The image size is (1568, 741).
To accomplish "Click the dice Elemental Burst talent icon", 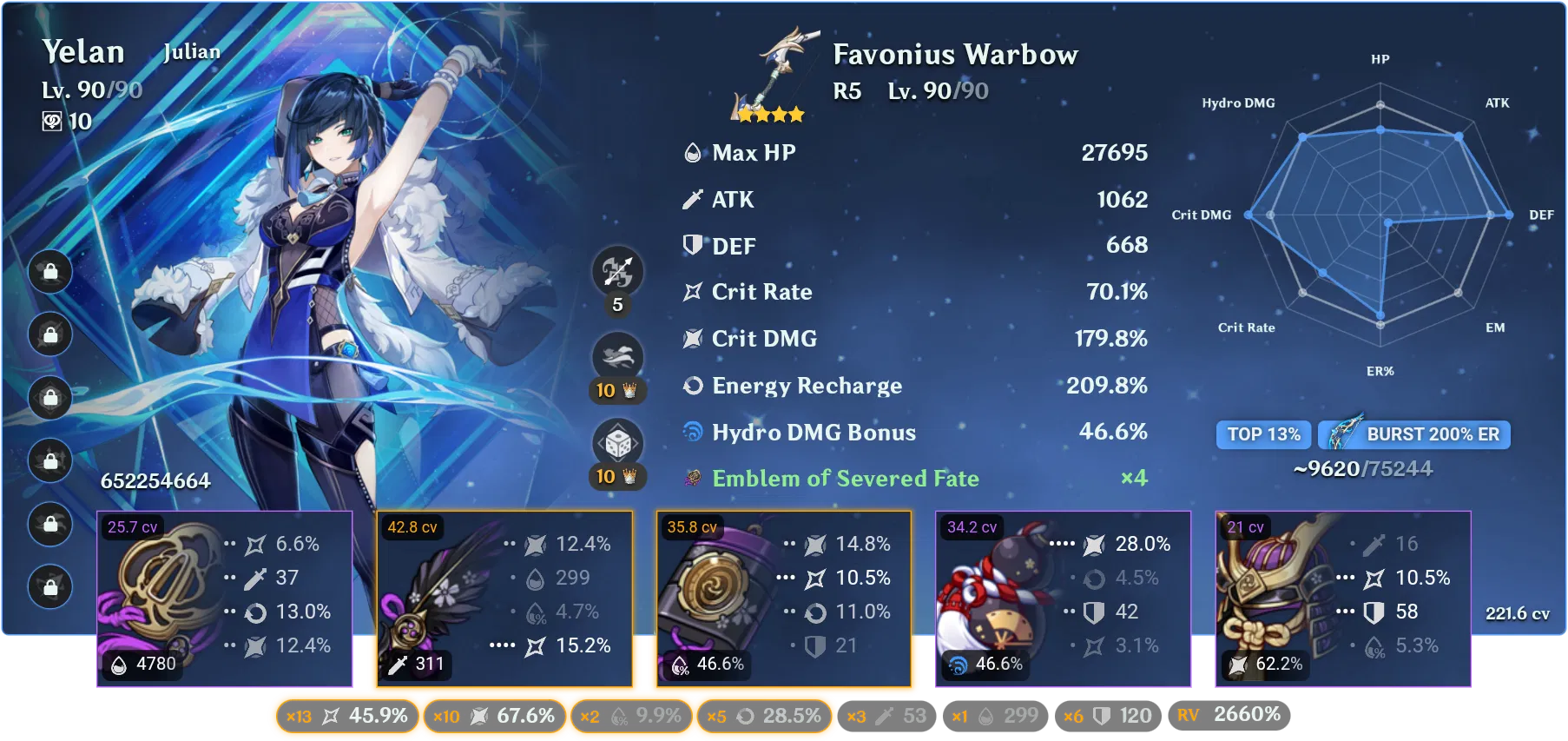I will 618,445.
